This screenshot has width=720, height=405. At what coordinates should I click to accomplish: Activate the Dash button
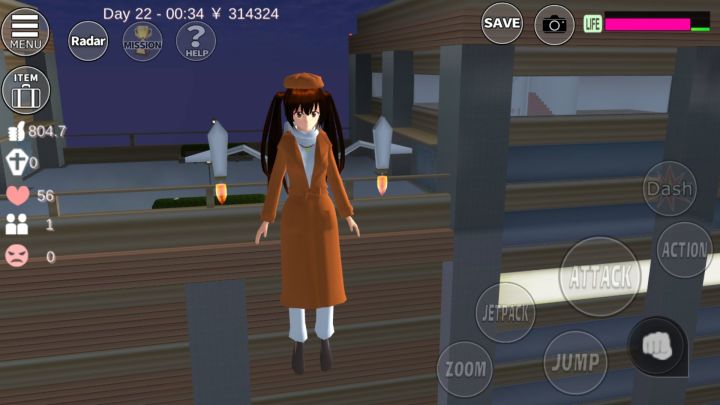click(x=669, y=188)
